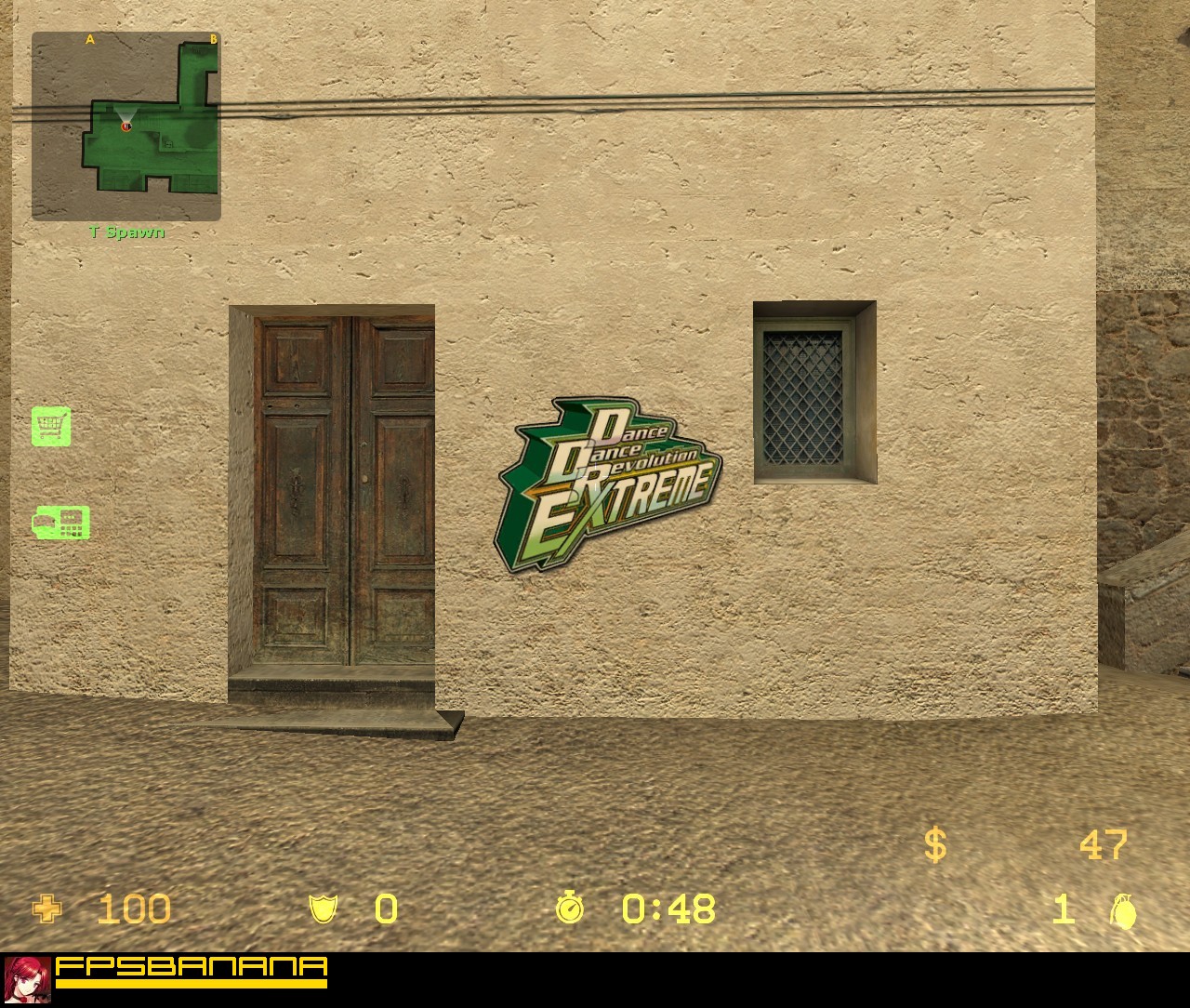
Task: Click the health cross icon in HUD
Action: 46,909
